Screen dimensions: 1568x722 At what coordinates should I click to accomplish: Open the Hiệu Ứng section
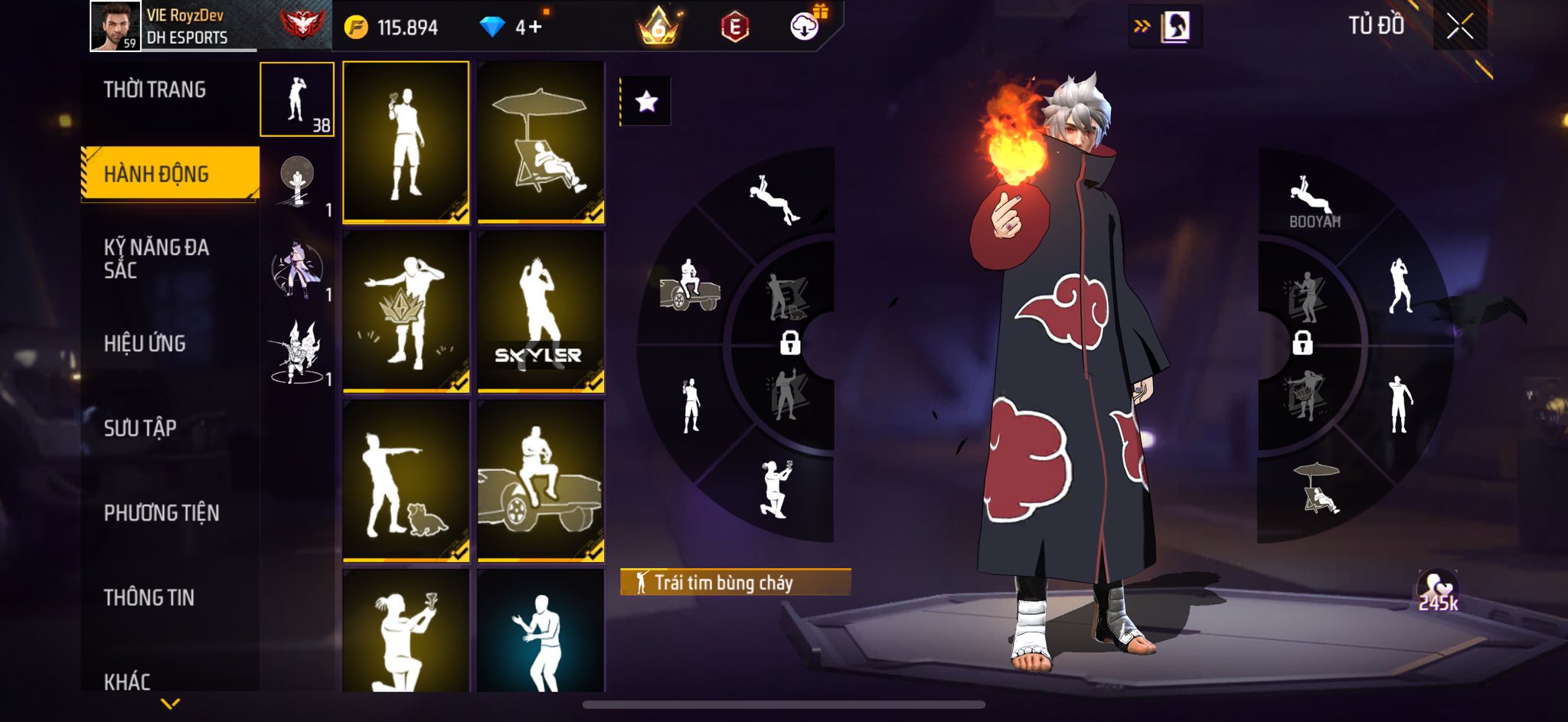[145, 343]
